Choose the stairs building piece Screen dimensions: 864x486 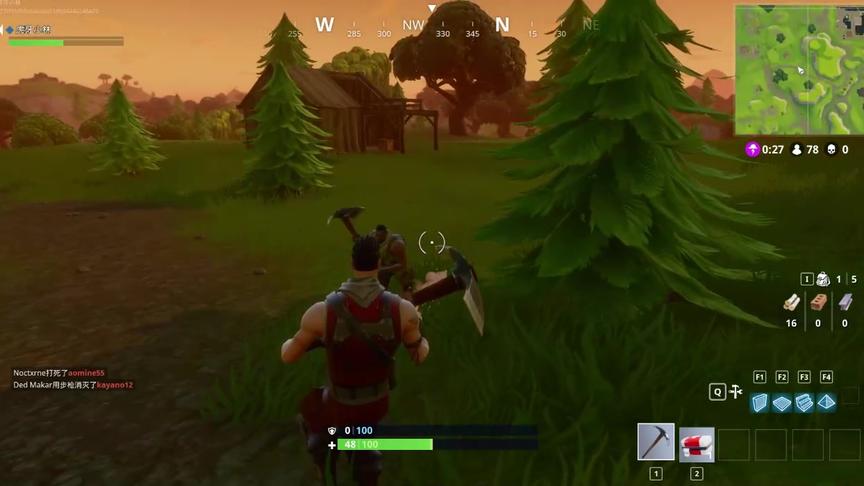point(804,402)
